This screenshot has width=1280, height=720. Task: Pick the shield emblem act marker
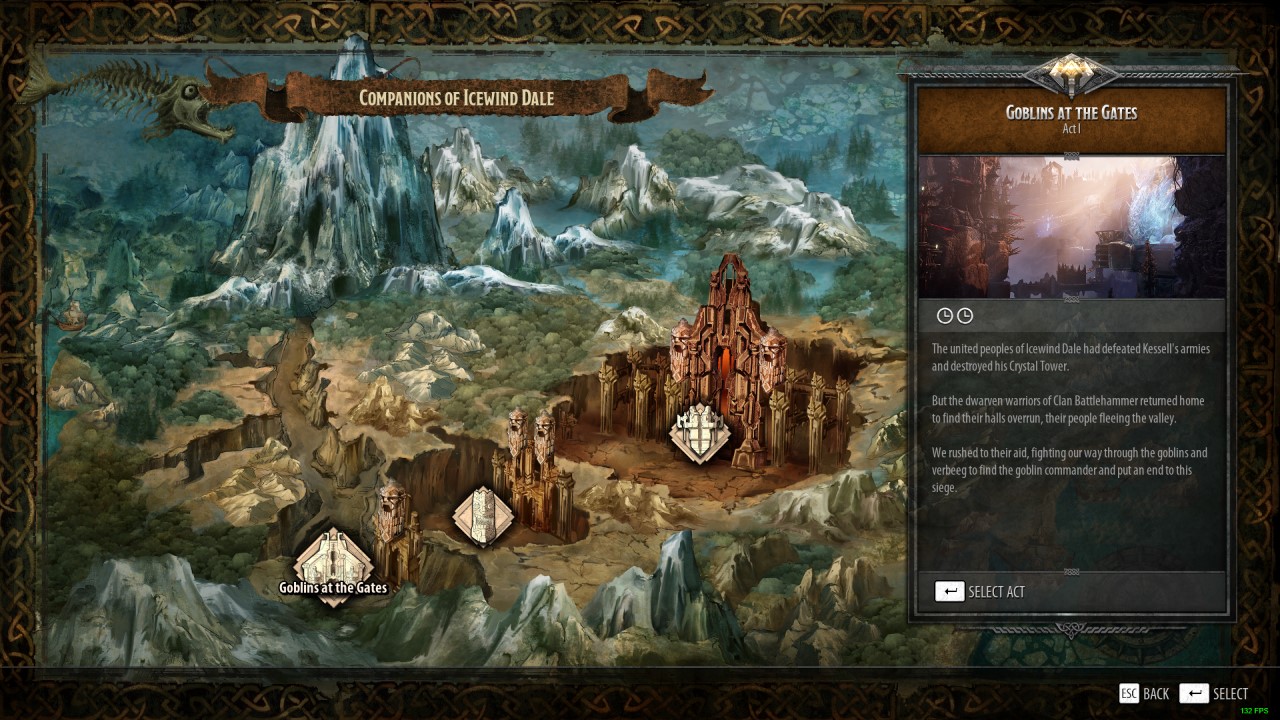coord(699,434)
